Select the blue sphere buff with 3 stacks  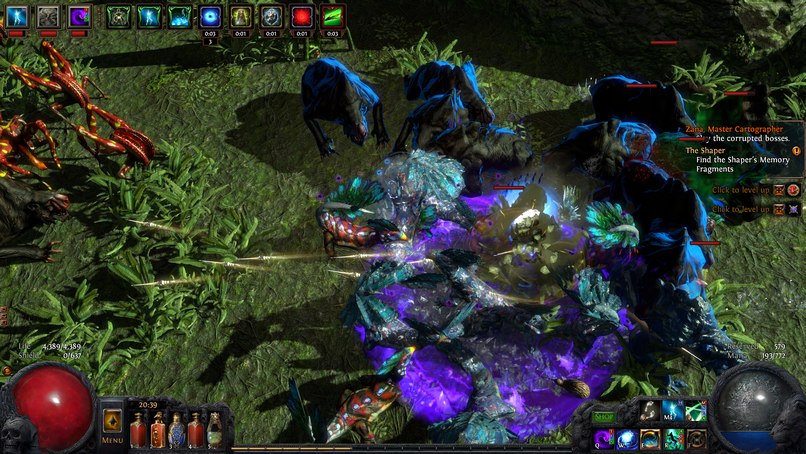click(211, 16)
